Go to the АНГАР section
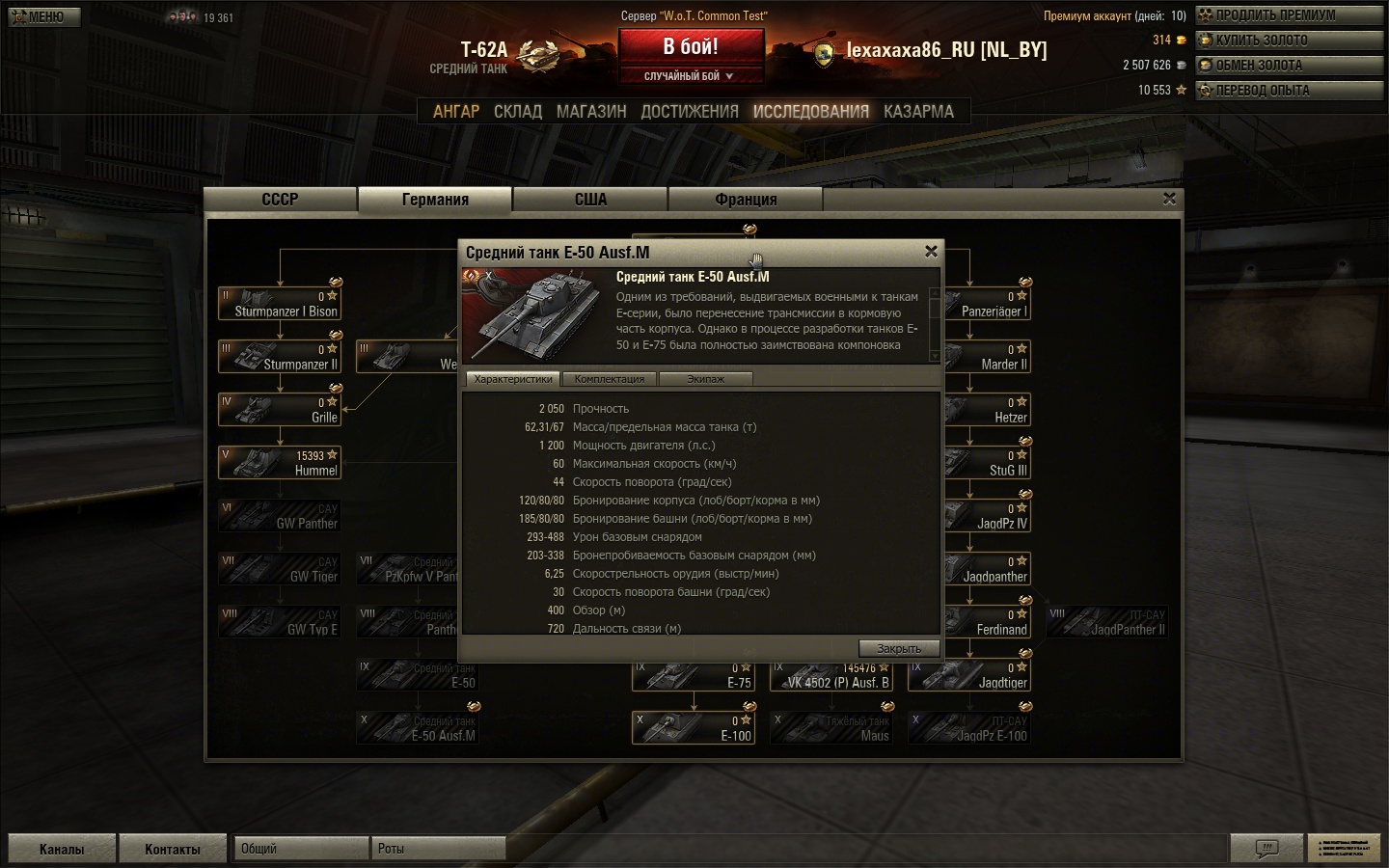This screenshot has width=1389, height=868. coord(455,112)
